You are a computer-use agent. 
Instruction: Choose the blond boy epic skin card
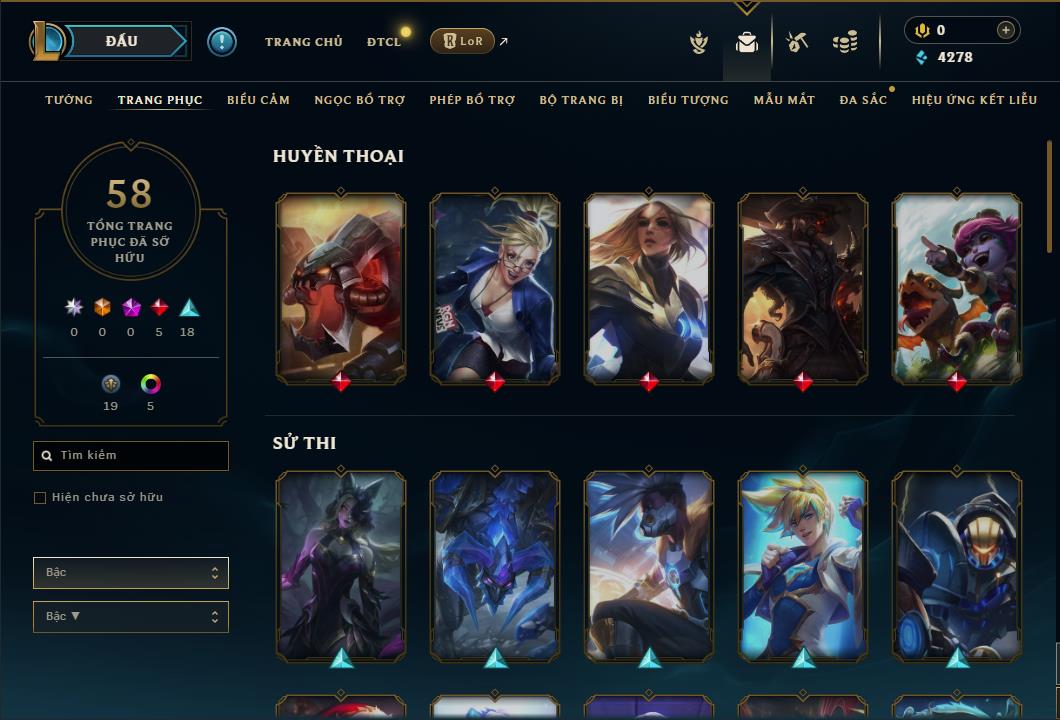[x=803, y=565]
